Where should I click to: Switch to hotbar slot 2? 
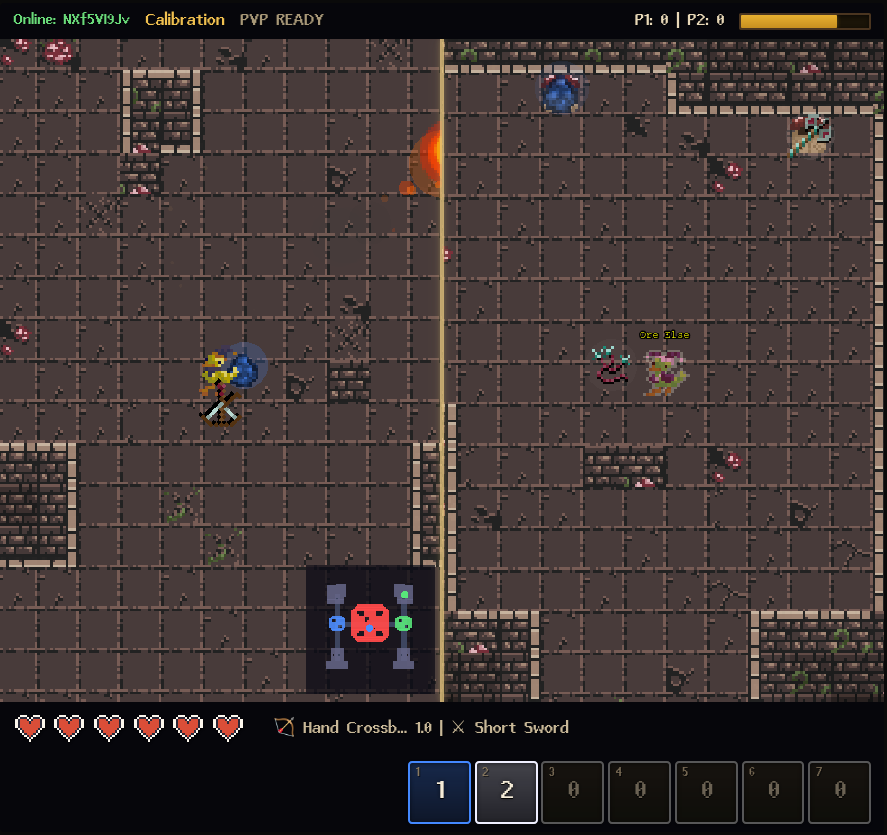coord(506,792)
